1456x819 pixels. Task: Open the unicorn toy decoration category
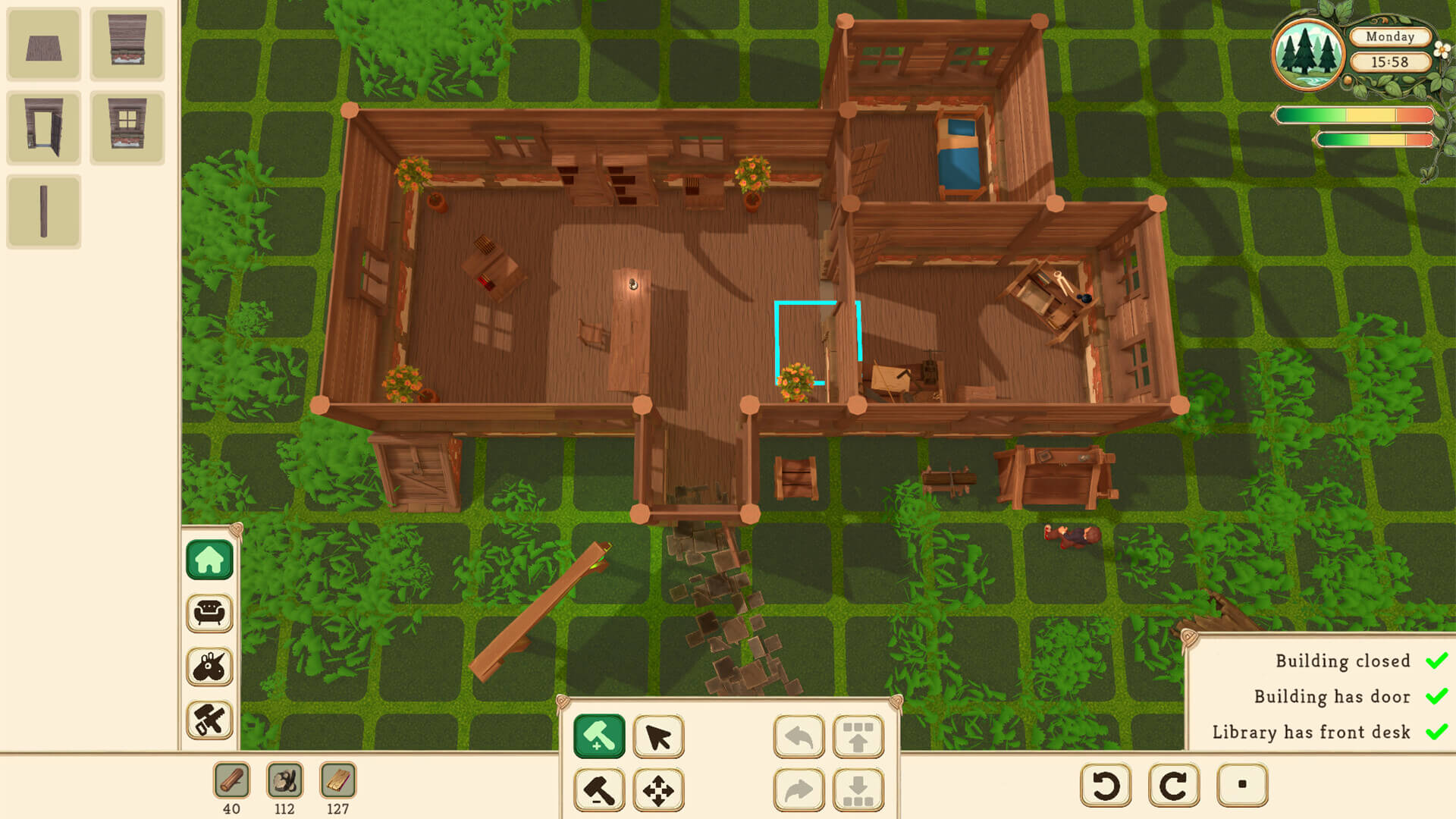[209, 667]
